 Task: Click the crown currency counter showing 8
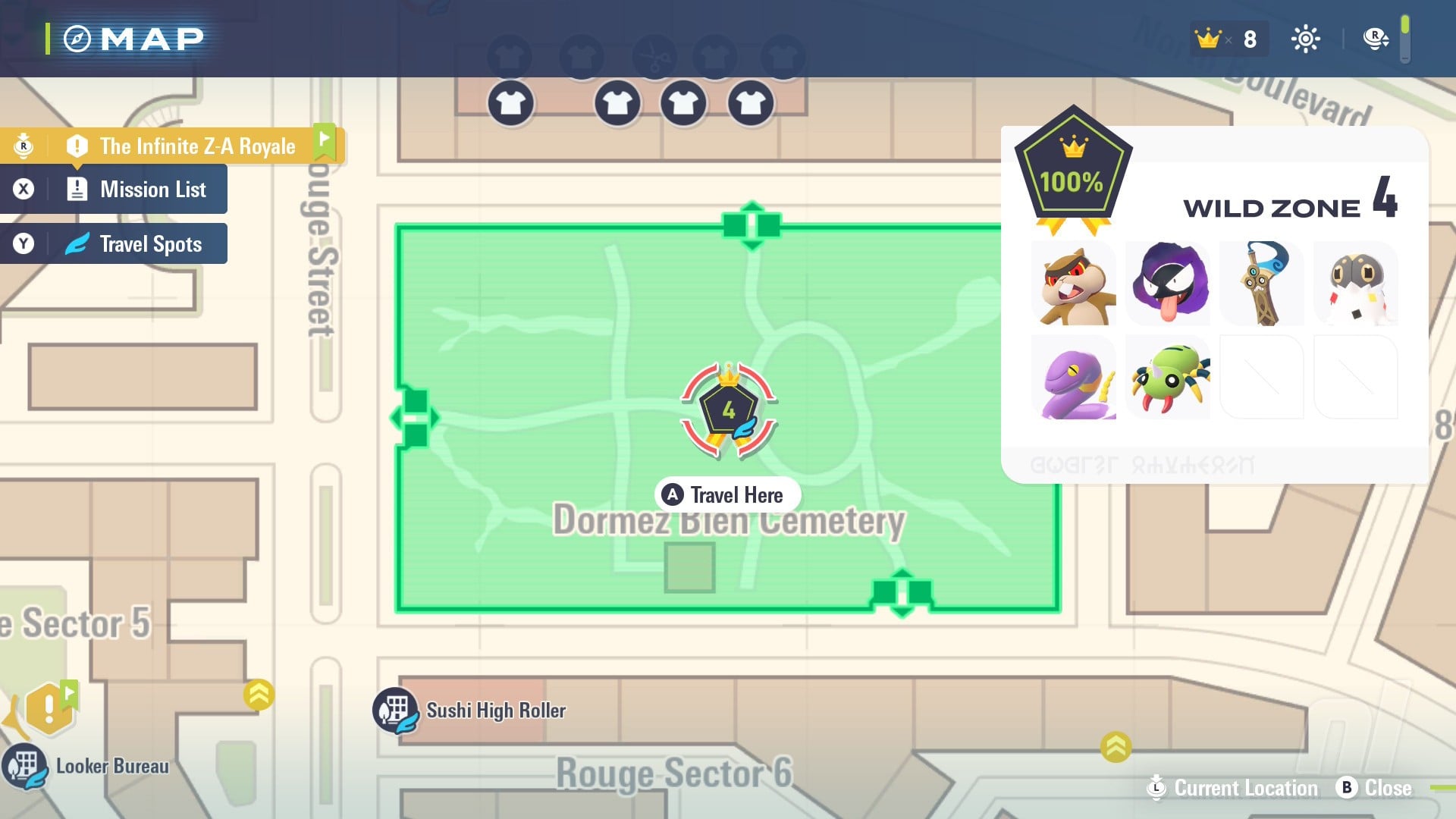coord(1228,38)
